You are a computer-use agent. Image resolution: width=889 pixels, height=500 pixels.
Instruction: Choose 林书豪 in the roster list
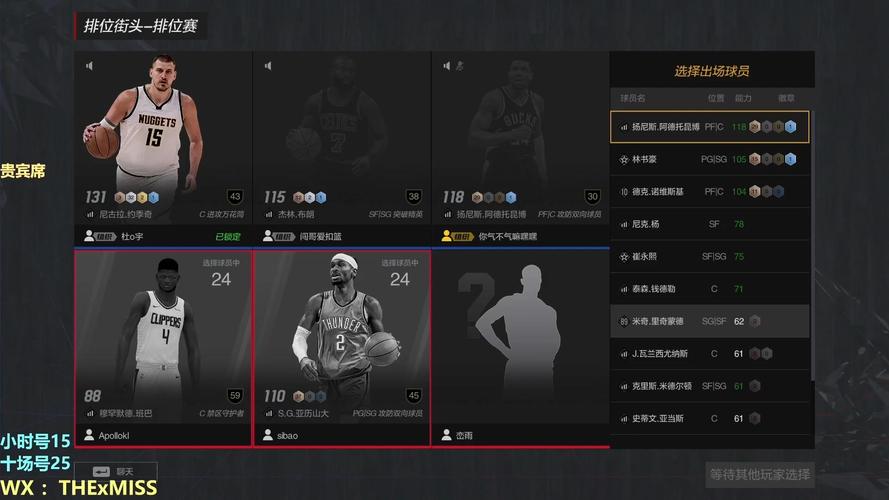709,159
